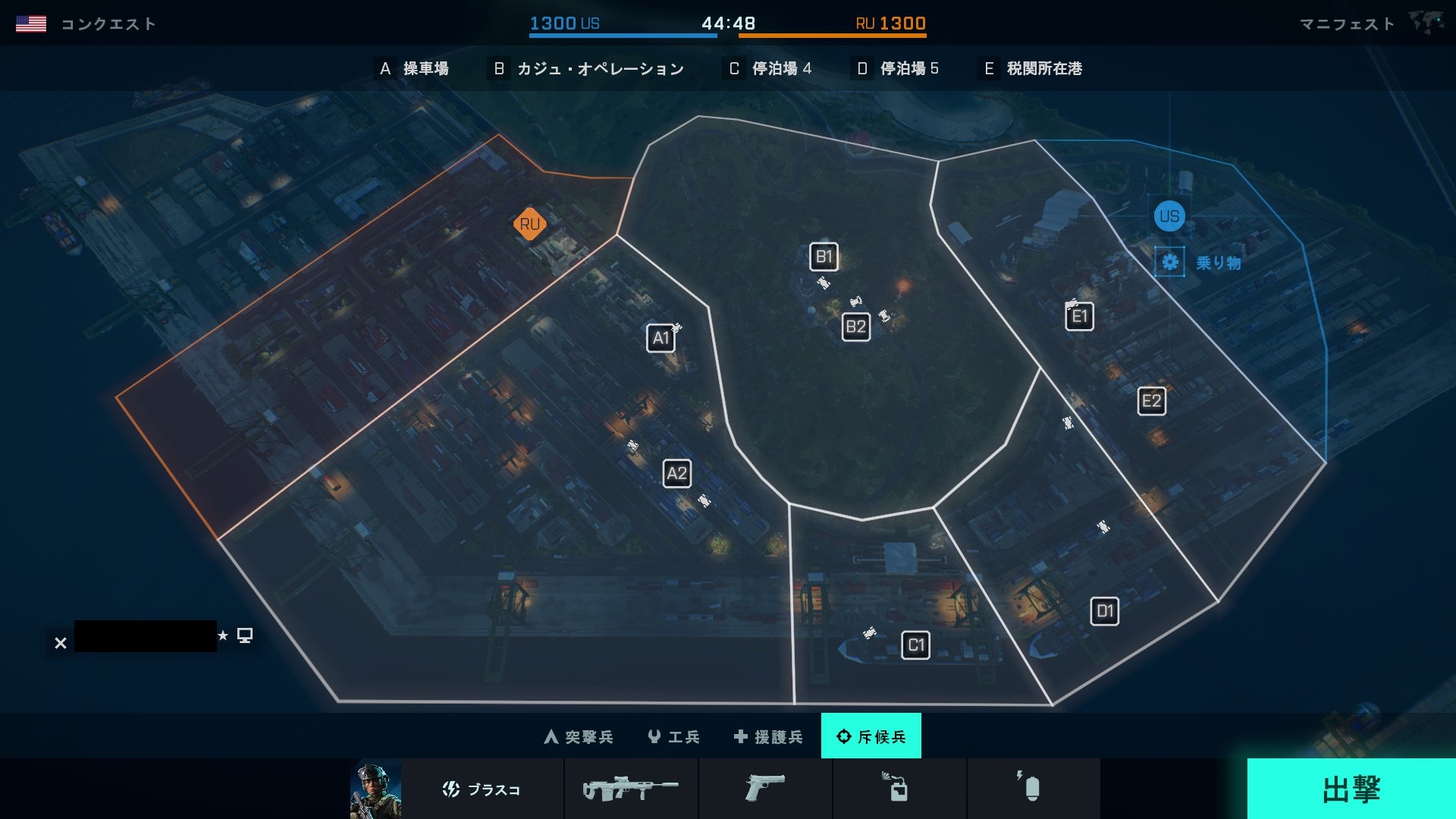Image resolution: width=1456 pixels, height=819 pixels.
Task: Select the 斥候兵 class tab
Action: (871, 736)
